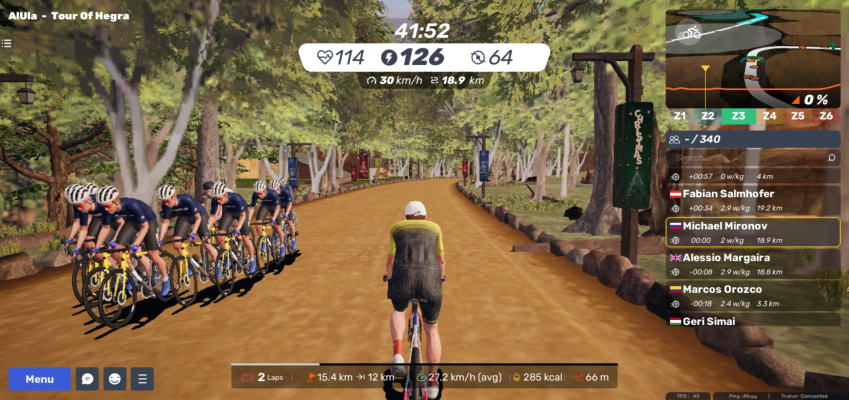Click the riders count 340 bar
849x400 pixels.
coord(752,140)
